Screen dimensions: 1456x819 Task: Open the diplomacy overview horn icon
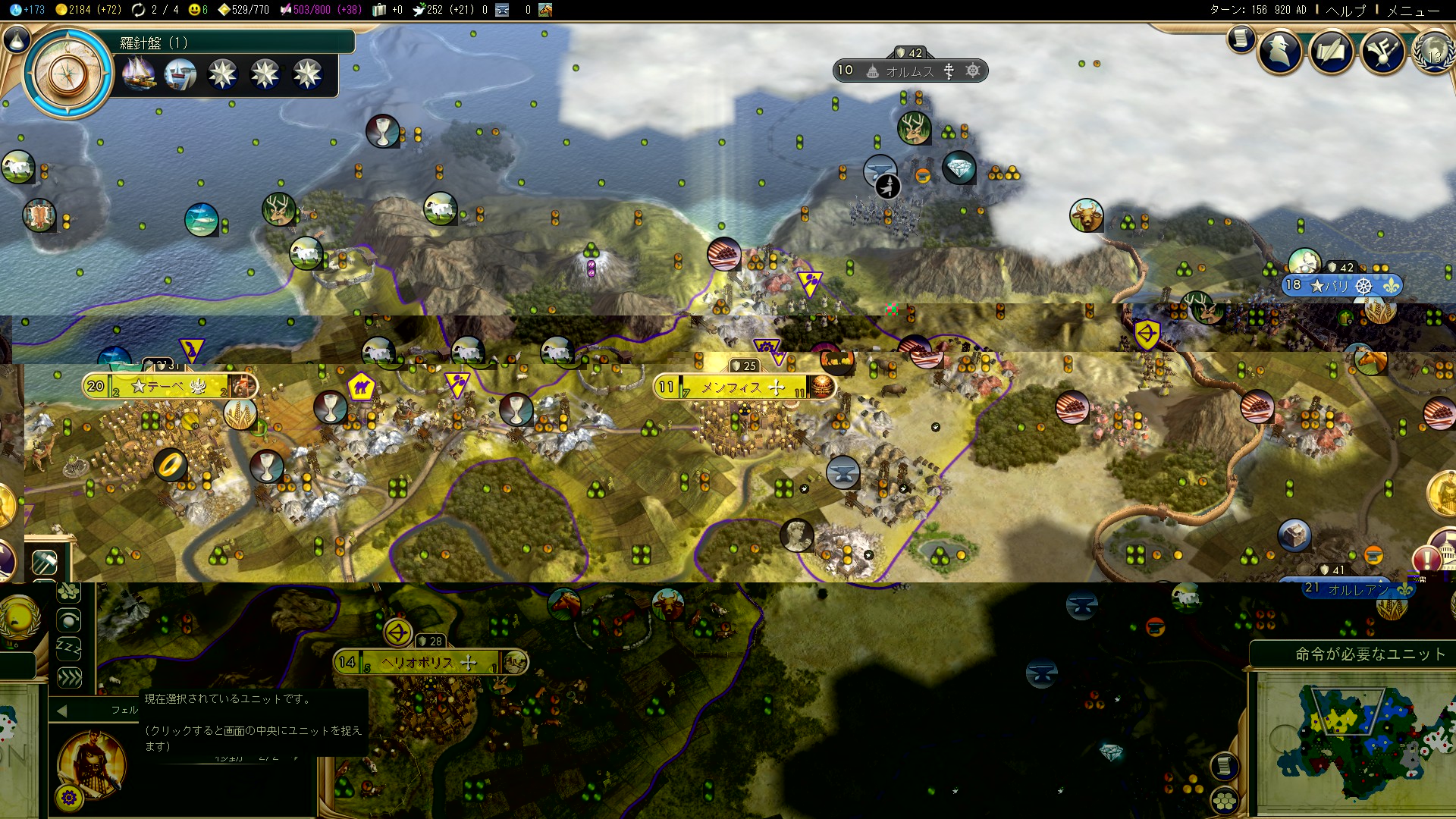[x=1382, y=51]
